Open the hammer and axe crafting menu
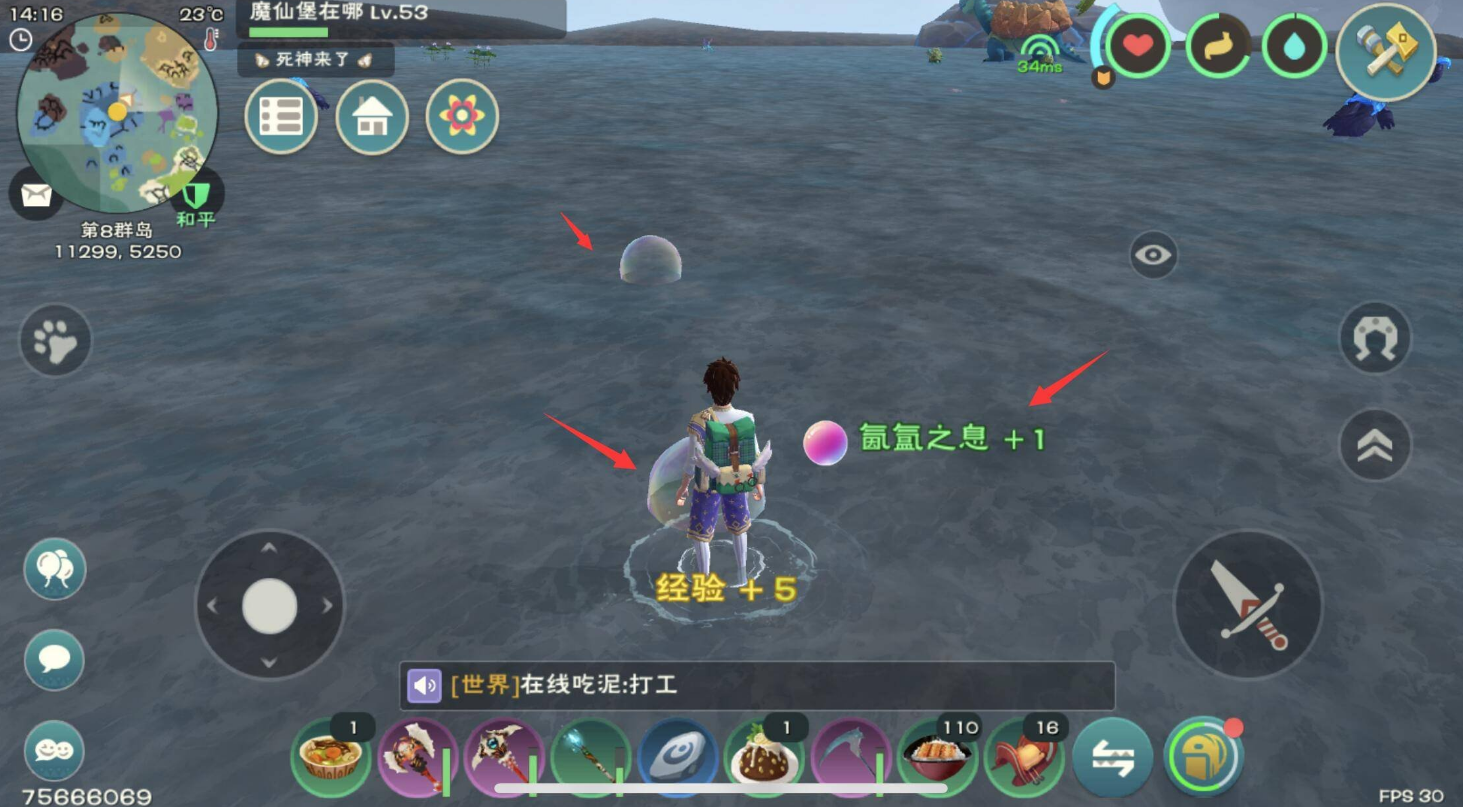Screen dimensions: 1463x807 [x=1385, y=52]
